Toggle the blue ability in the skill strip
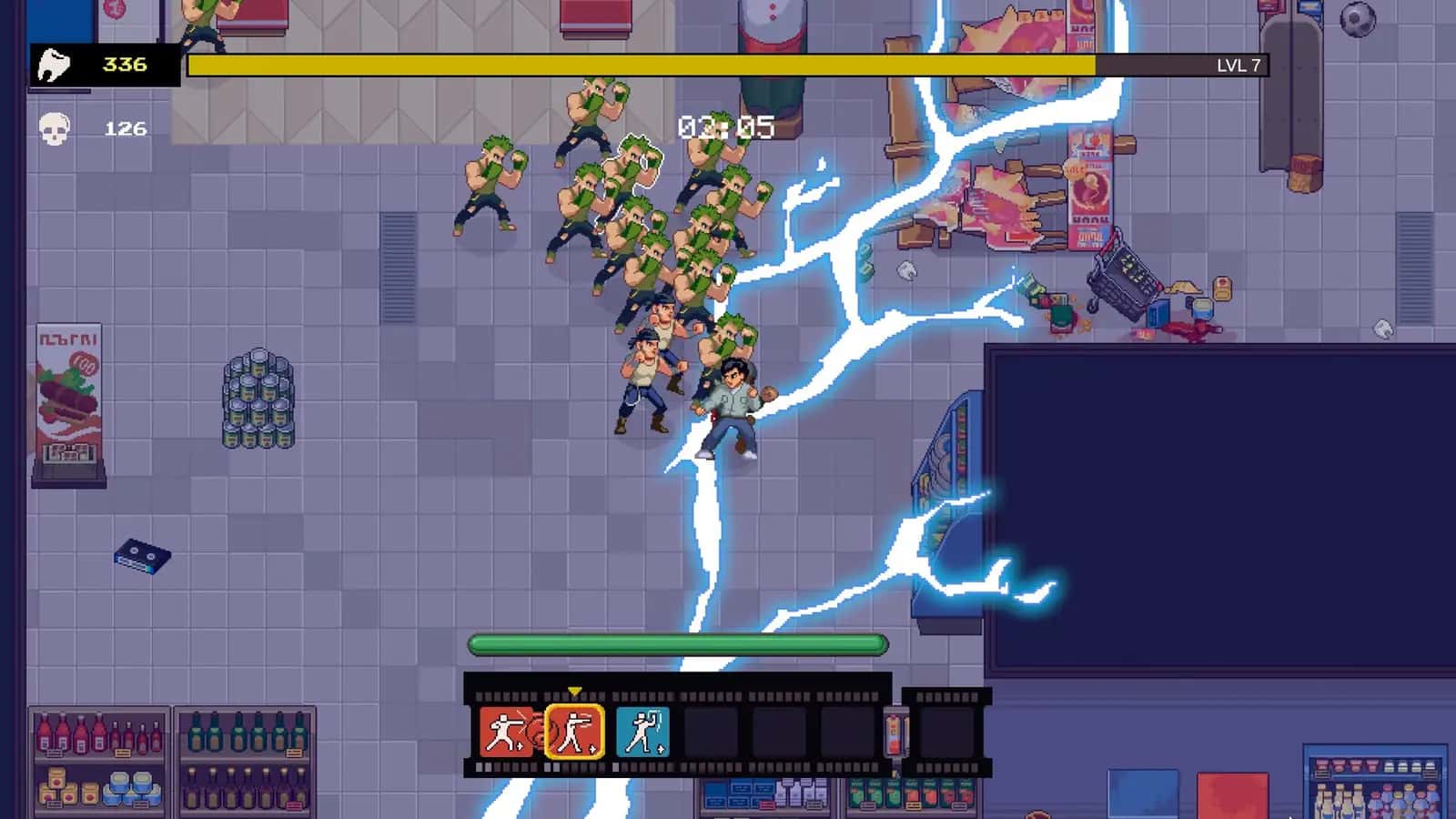This screenshot has width=1456, height=819. tap(643, 733)
